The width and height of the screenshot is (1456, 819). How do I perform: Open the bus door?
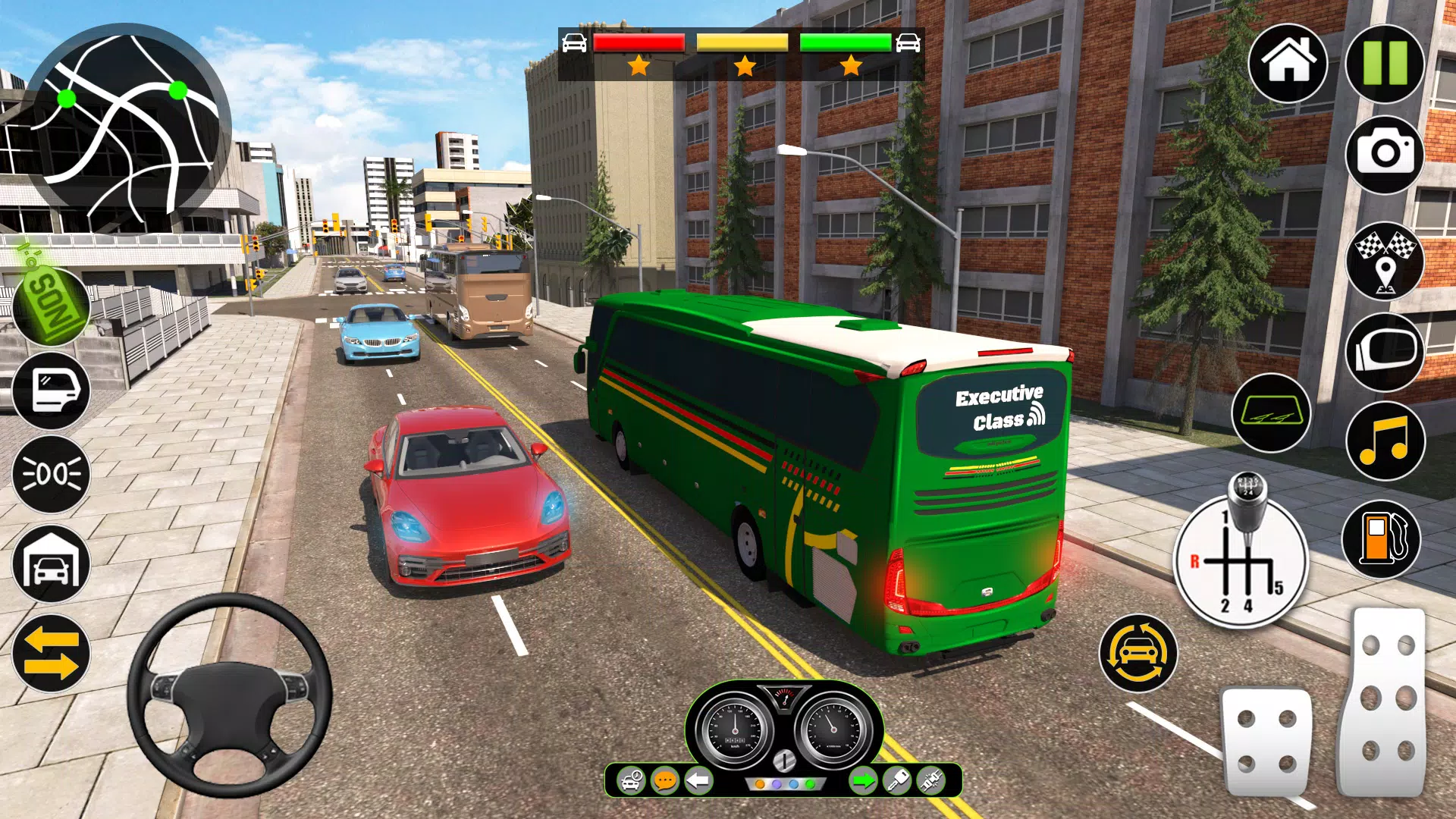[x=51, y=391]
